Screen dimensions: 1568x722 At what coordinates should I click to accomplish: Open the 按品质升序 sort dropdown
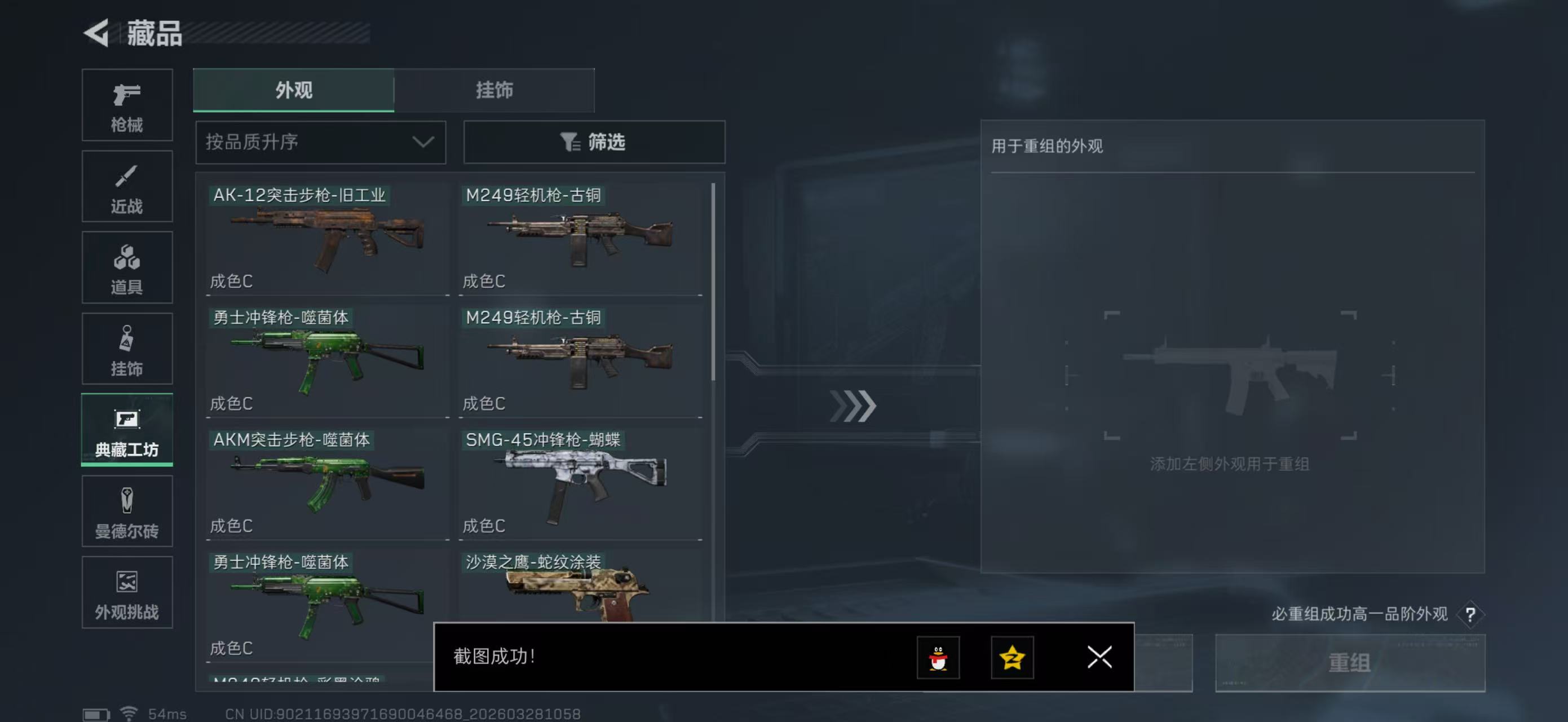pyautogui.click(x=320, y=142)
